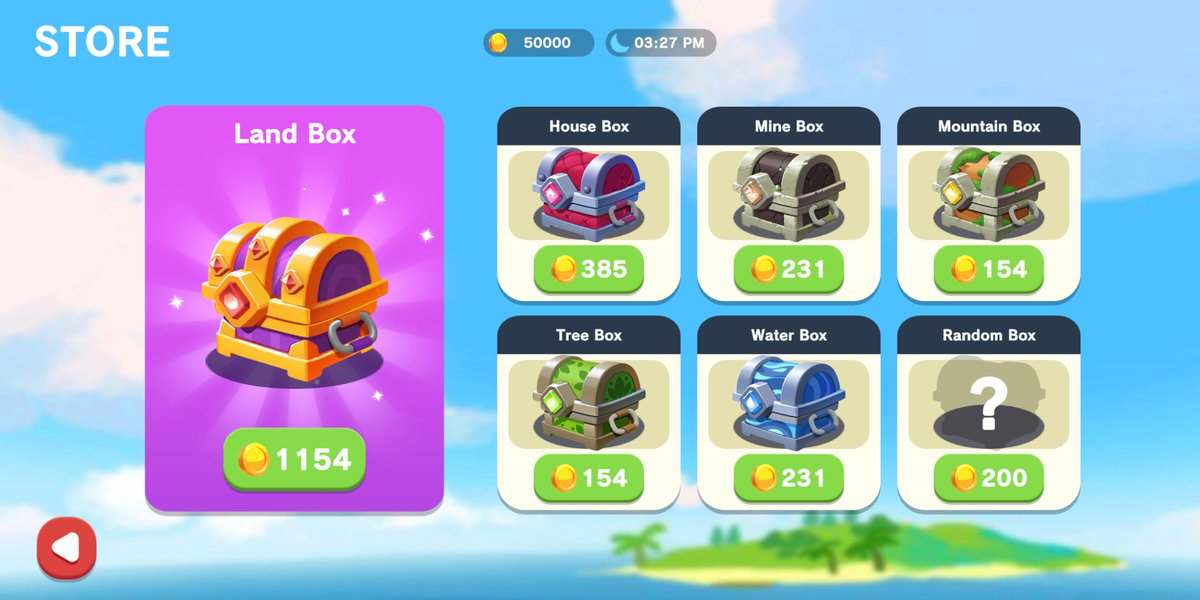Buy the Land Box for 1154 coins
Screen dimensions: 1200x600
[x=294, y=459]
